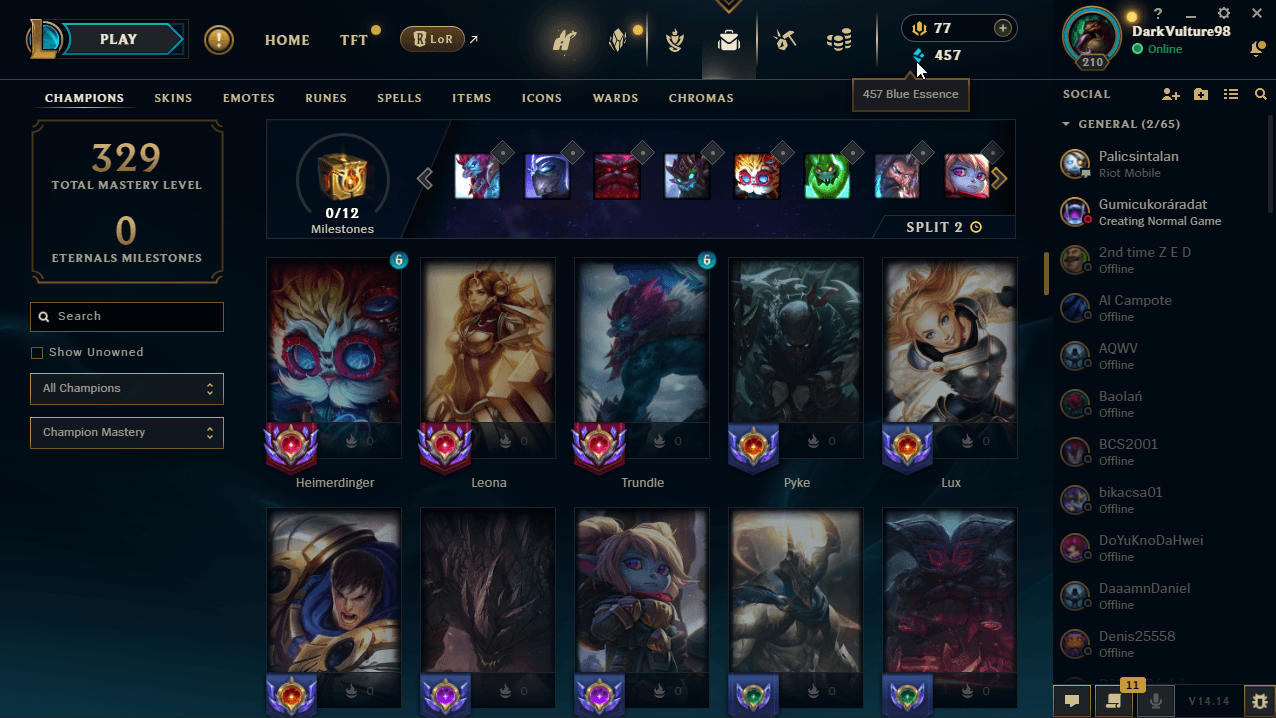This screenshot has height=718, width=1276.
Task: Select the CHROMAS tab
Action: (x=701, y=98)
